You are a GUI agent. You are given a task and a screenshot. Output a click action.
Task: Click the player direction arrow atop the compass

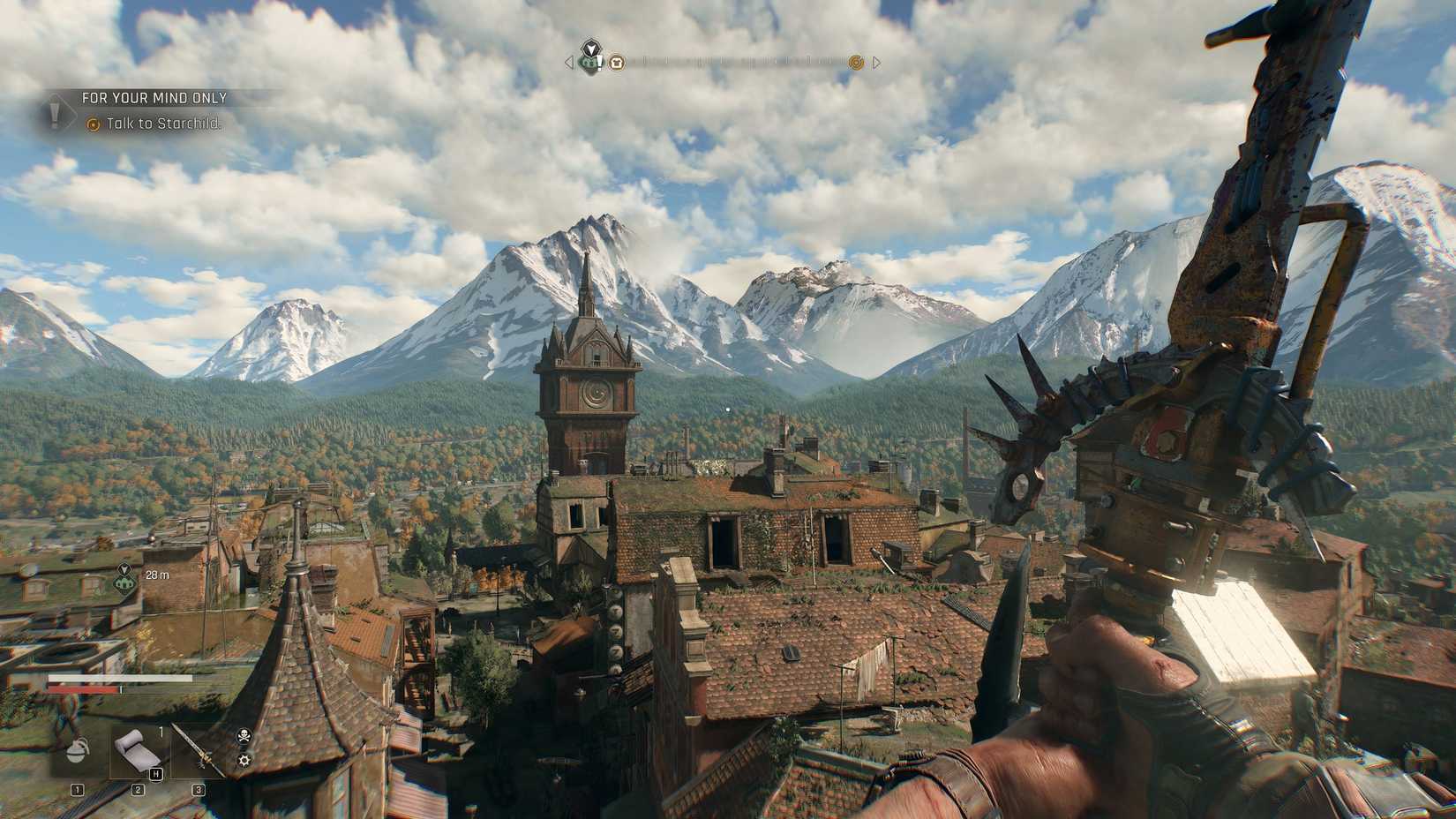tap(591, 47)
